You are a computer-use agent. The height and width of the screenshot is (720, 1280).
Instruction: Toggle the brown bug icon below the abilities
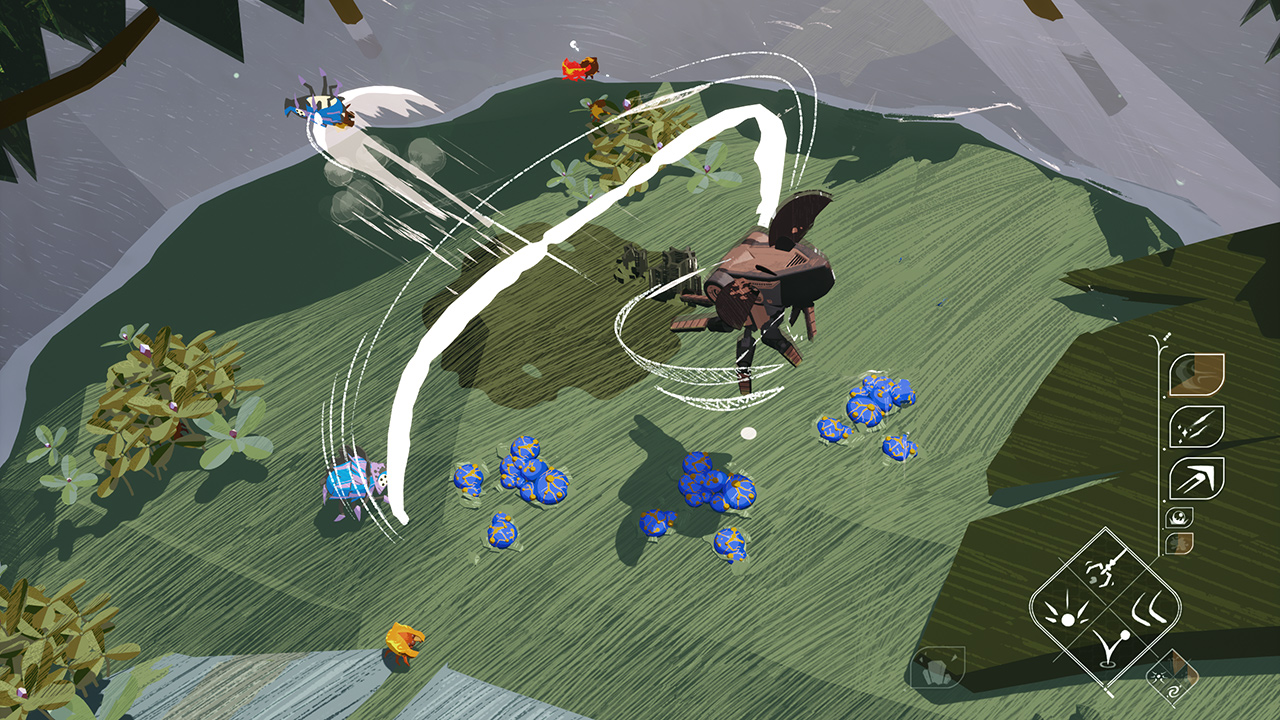click(x=1178, y=543)
